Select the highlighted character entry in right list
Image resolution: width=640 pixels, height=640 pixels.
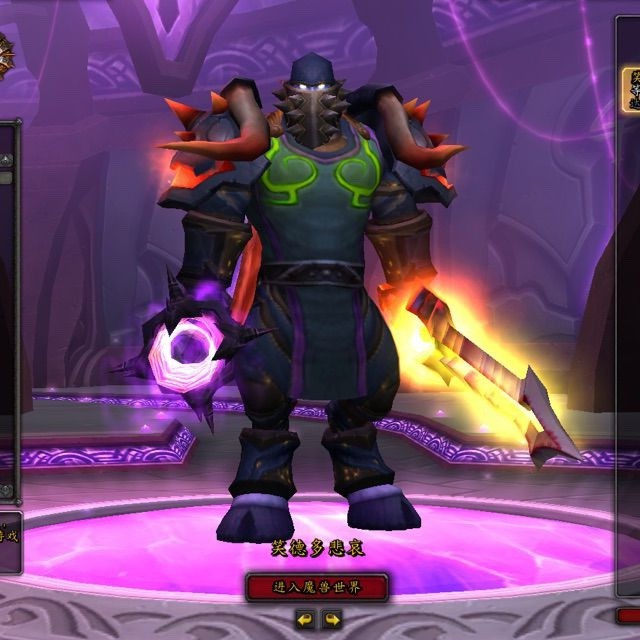click(631, 89)
